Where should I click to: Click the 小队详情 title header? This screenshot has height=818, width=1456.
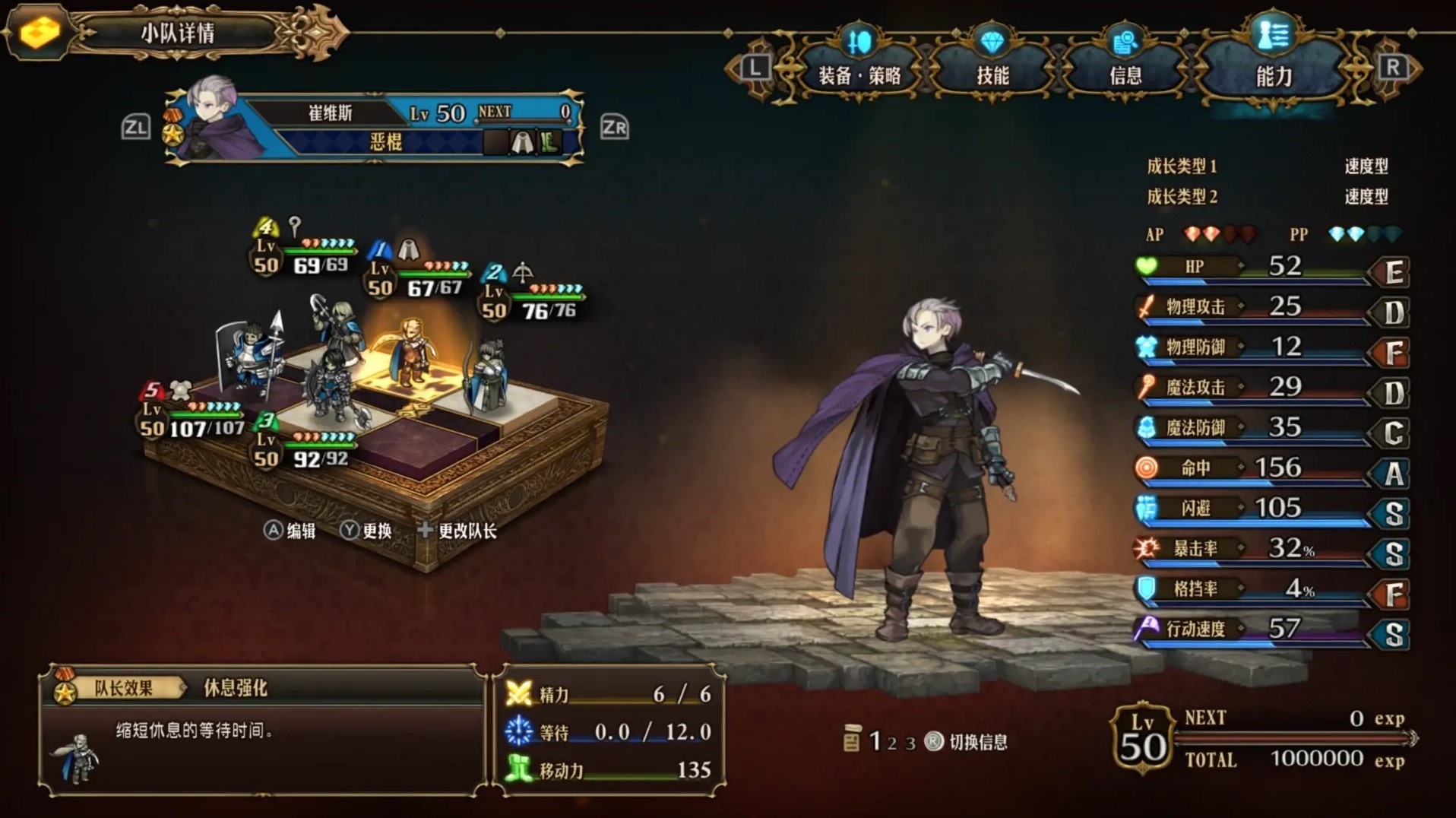click(178, 33)
